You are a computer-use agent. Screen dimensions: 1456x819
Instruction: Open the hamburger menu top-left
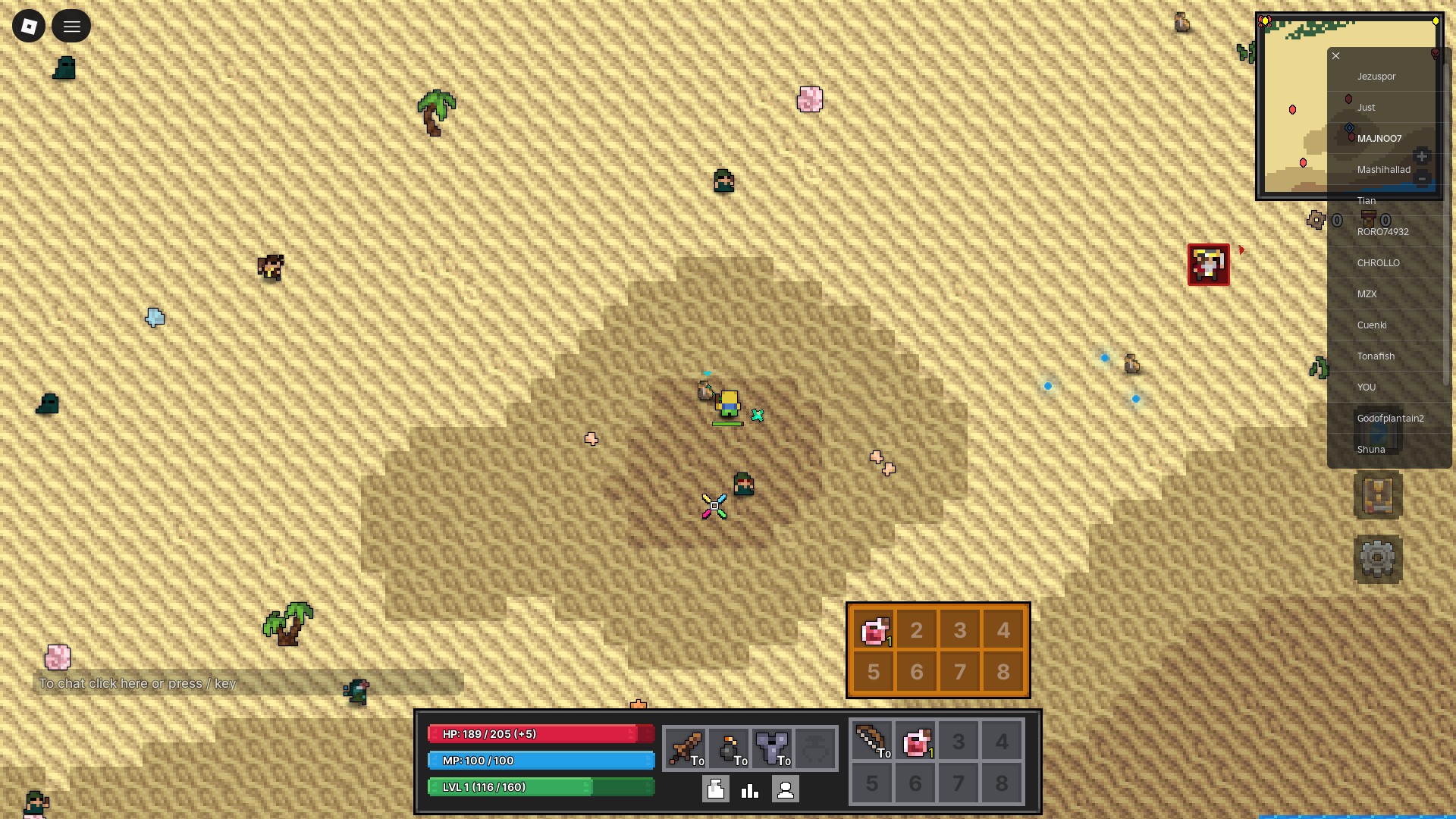tap(71, 26)
